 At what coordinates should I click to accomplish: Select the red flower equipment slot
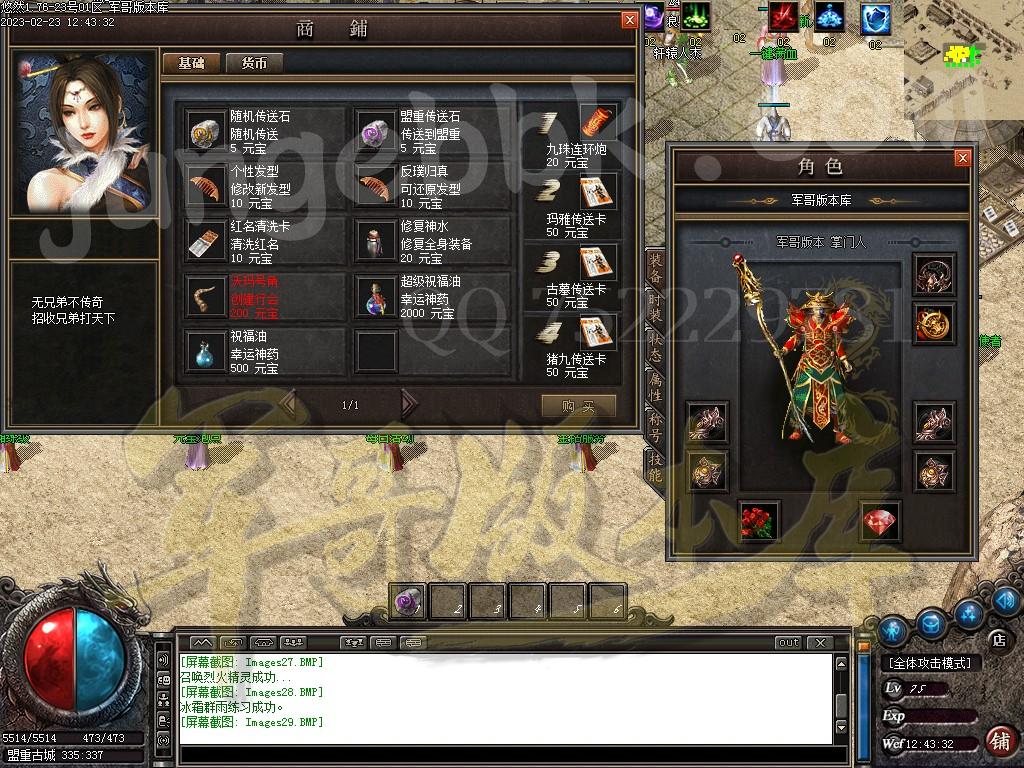point(759,521)
